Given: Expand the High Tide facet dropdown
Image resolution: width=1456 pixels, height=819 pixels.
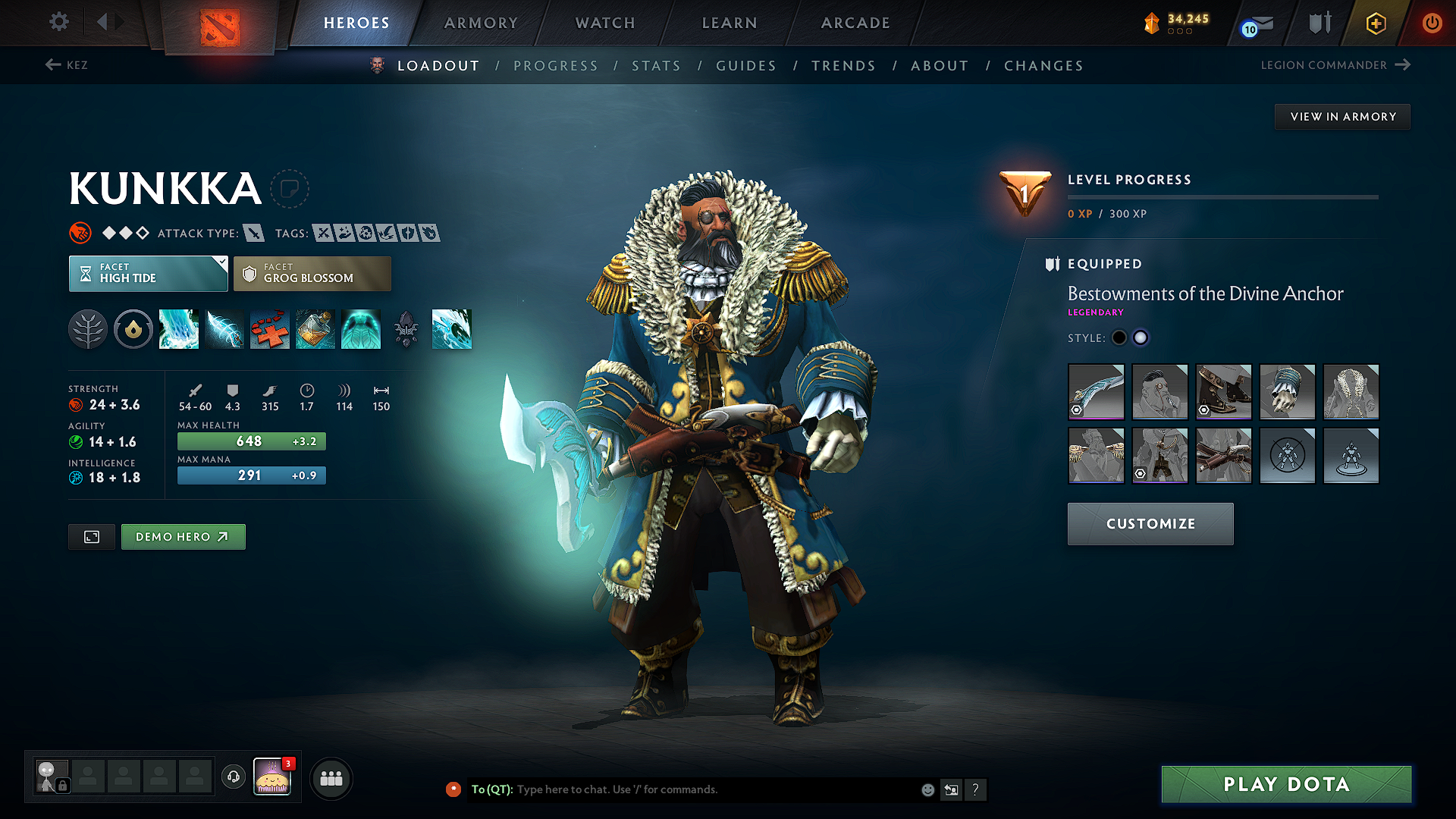Looking at the screenshot, I should pyautogui.click(x=148, y=273).
